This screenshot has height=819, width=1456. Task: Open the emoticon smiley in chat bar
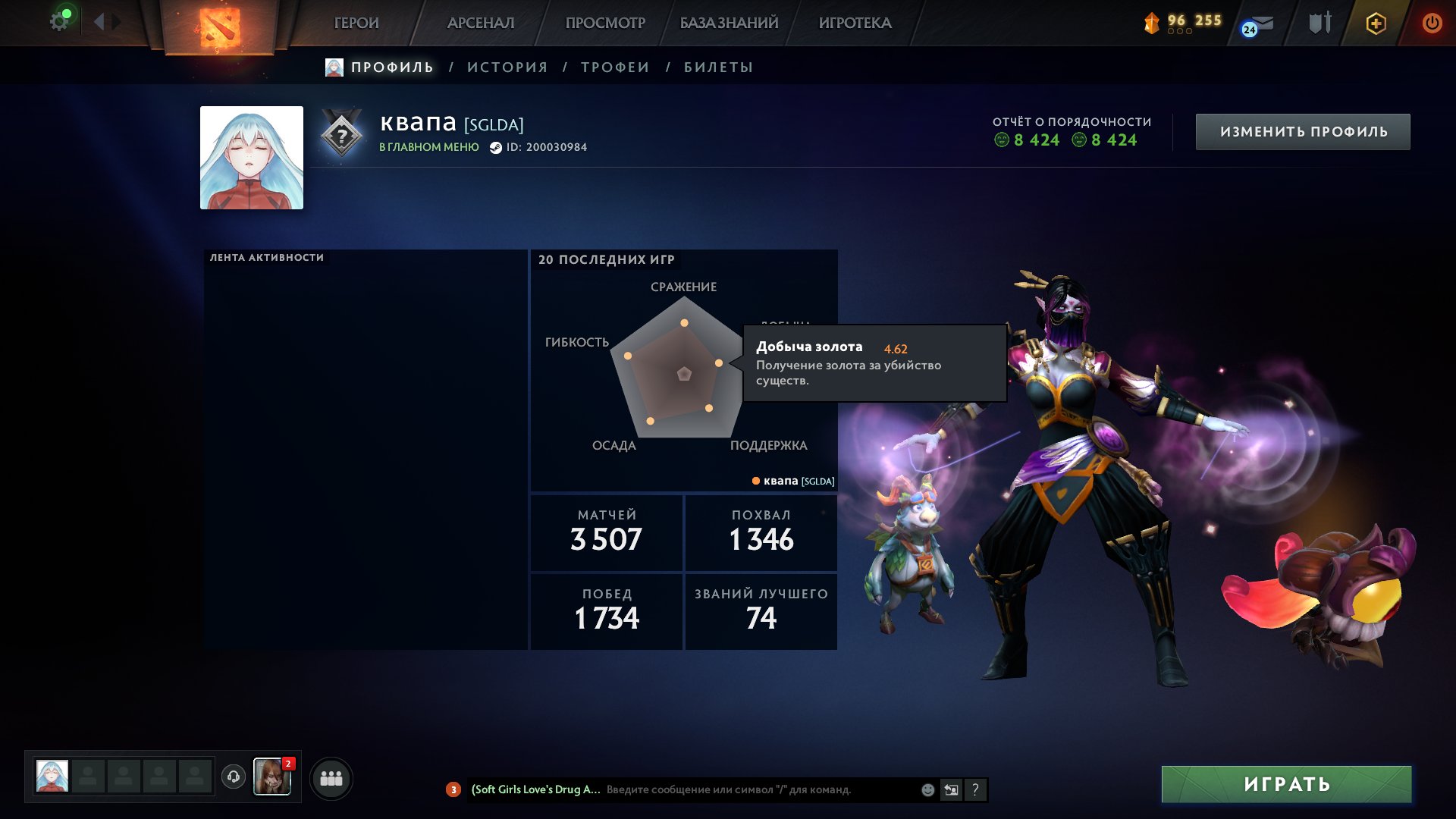point(927,789)
